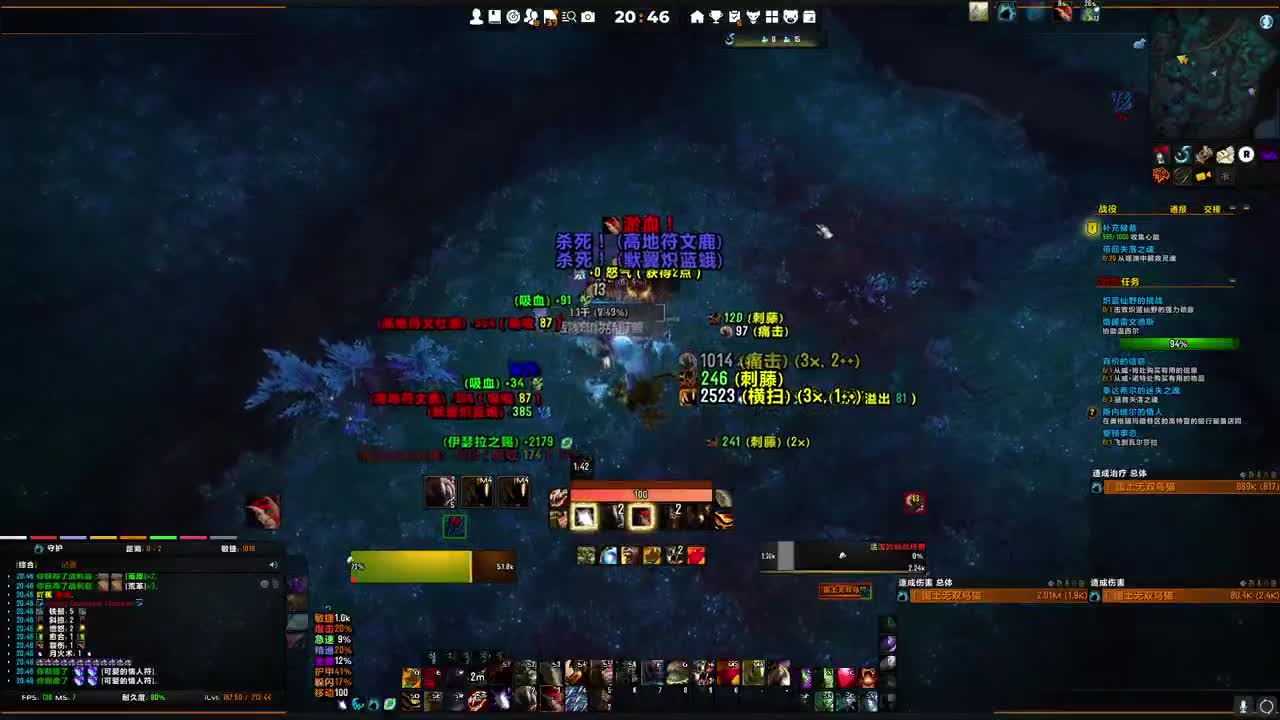The width and height of the screenshot is (1280, 720).
Task: Collapse the 任务 quest section with its minus button
Action: point(1233,280)
